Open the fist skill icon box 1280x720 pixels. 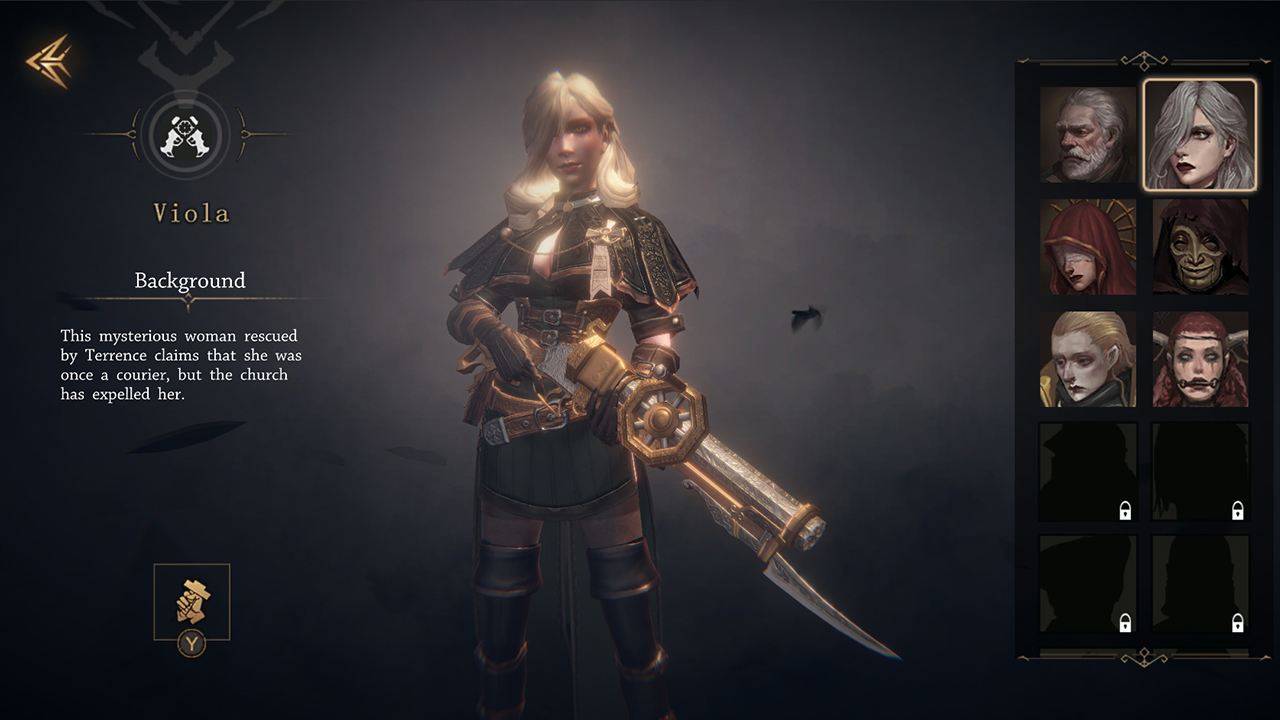[x=192, y=601]
